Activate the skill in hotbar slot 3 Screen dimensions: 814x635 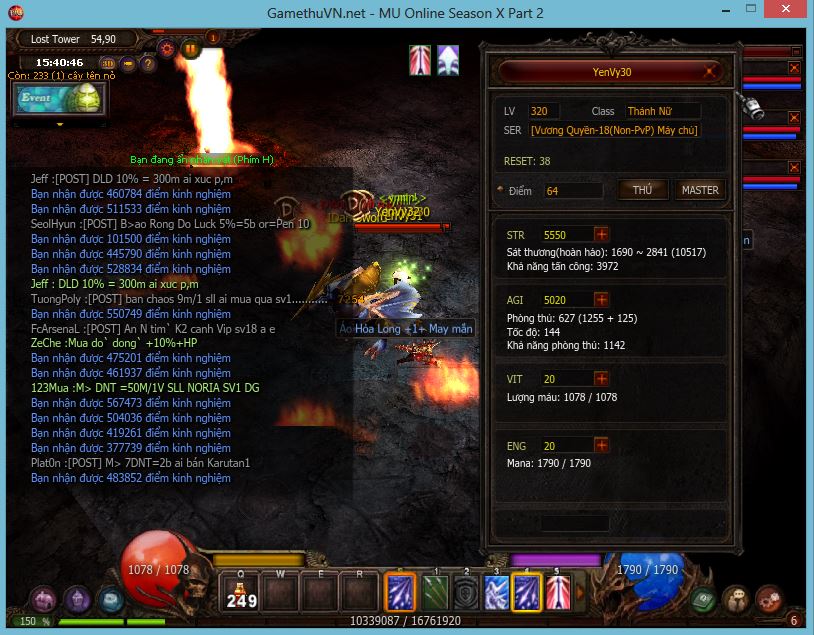(x=497, y=592)
